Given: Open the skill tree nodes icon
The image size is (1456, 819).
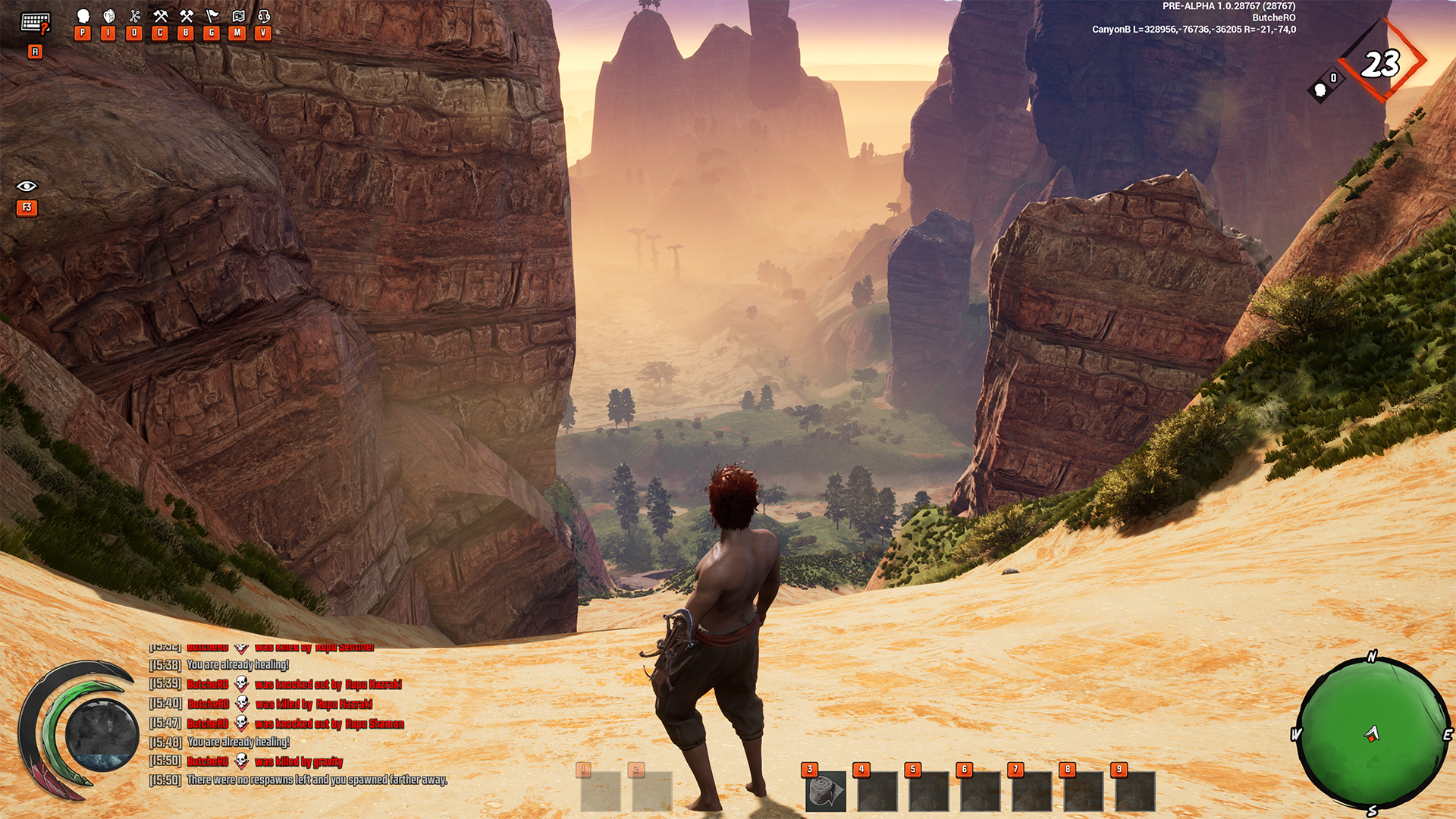Looking at the screenshot, I should pos(135,16).
